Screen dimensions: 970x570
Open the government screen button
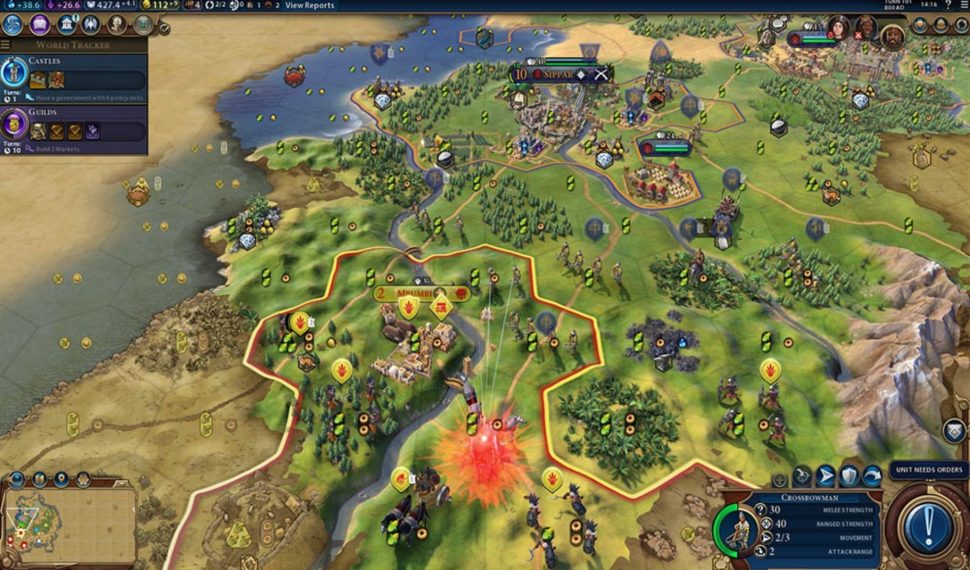(x=66, y=24)
